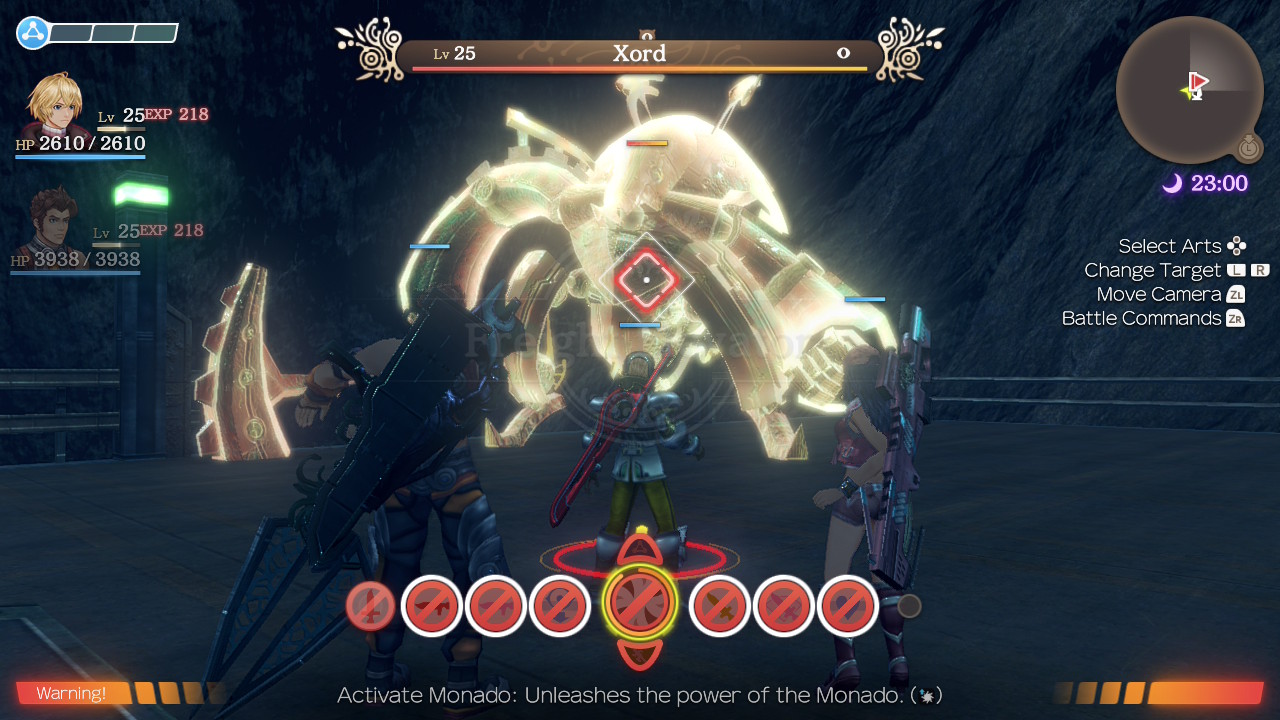Click the red tab below the Monado art
1280x720 pixels.
[639, 655]
